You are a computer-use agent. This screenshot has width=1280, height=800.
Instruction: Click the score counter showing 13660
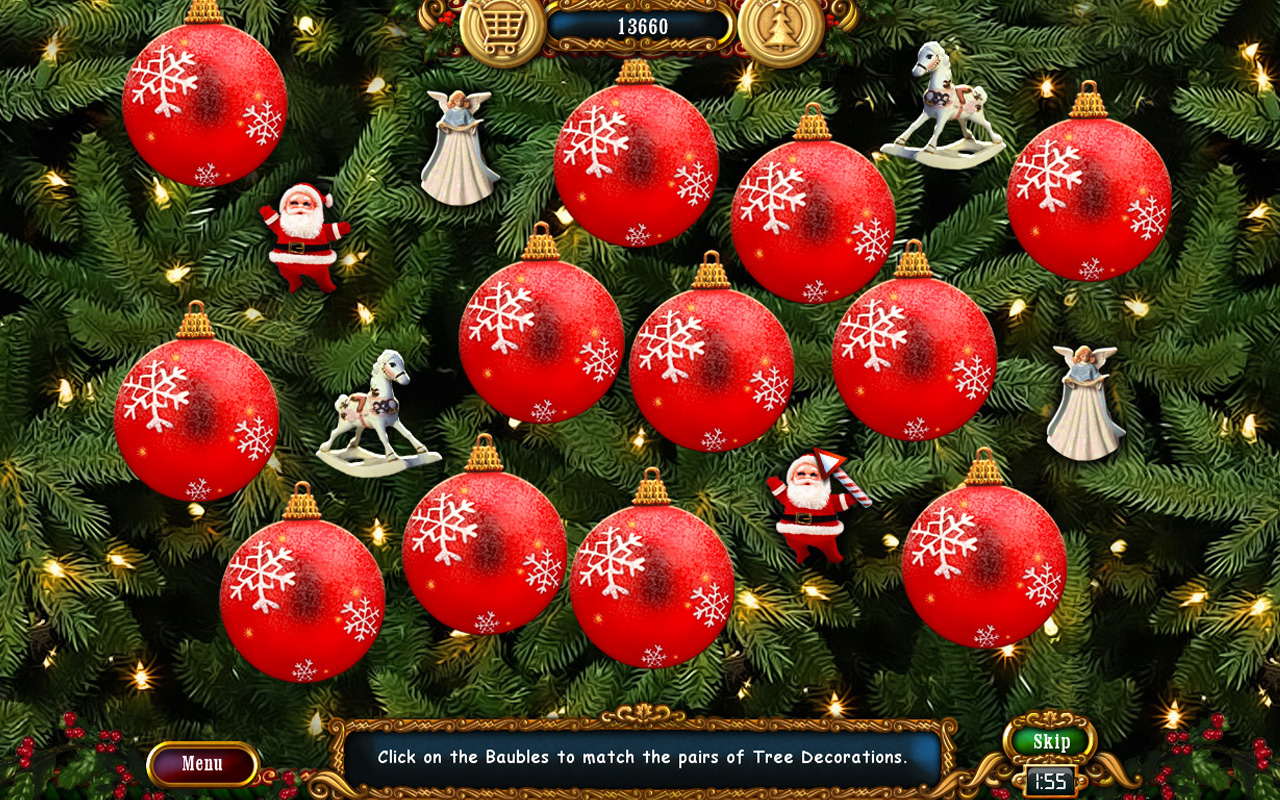pos(641,27)
